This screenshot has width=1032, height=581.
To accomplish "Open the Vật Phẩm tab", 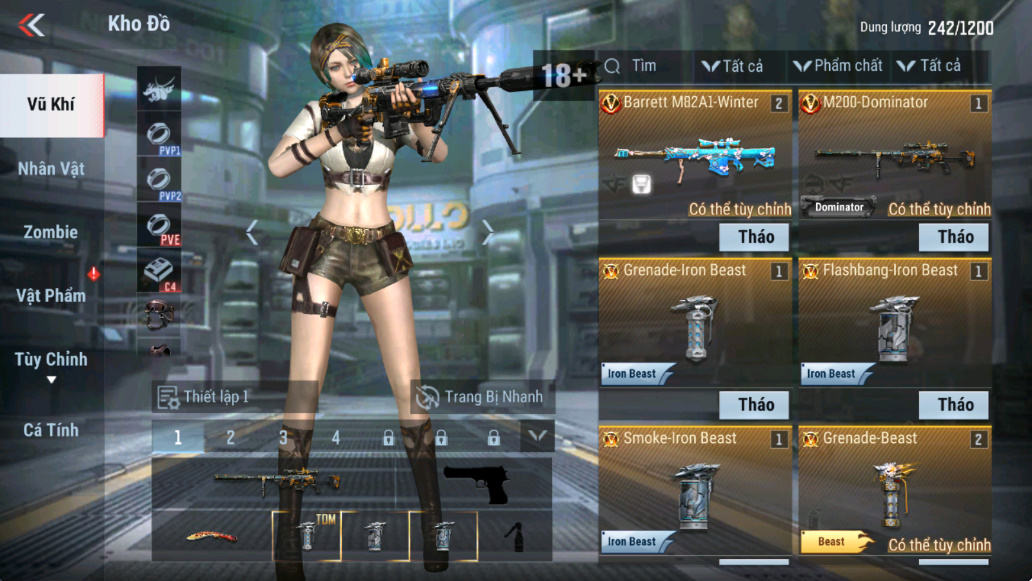I will pos(51,296).
